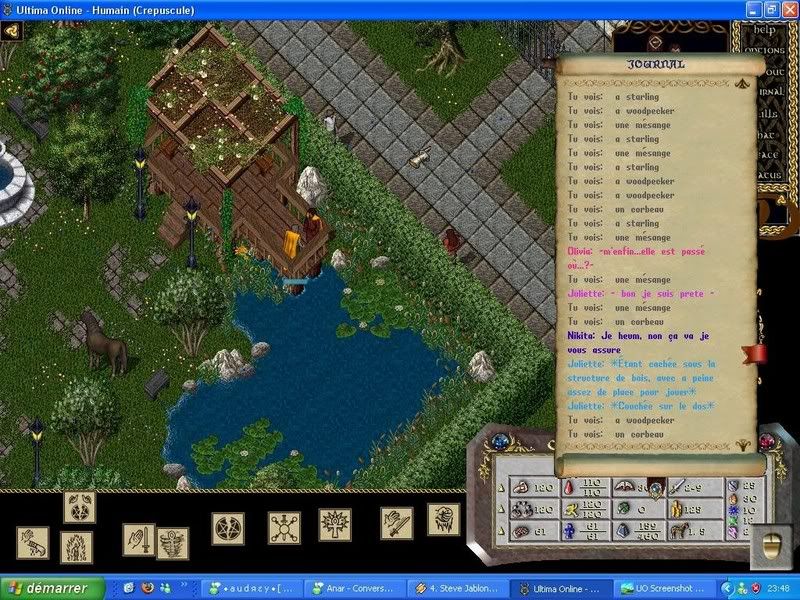Image resolution: width=800 pixels, height=600 pixels.
Task: Open the Windows démarrer start menu
Action: tap(52, 589)
